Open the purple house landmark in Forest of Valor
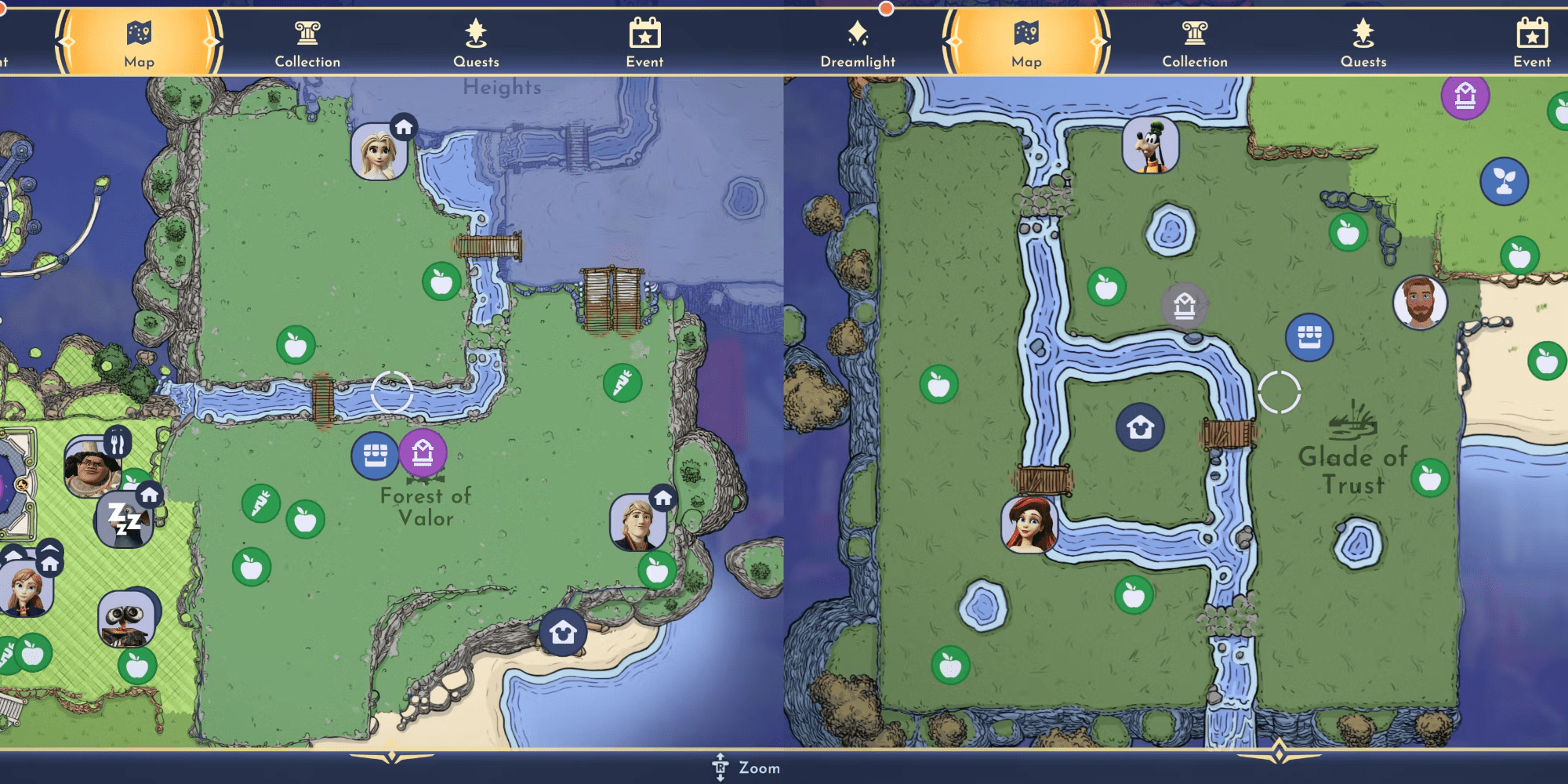The width and height of the screenshot is (1568, 784). tap(423, 453)
